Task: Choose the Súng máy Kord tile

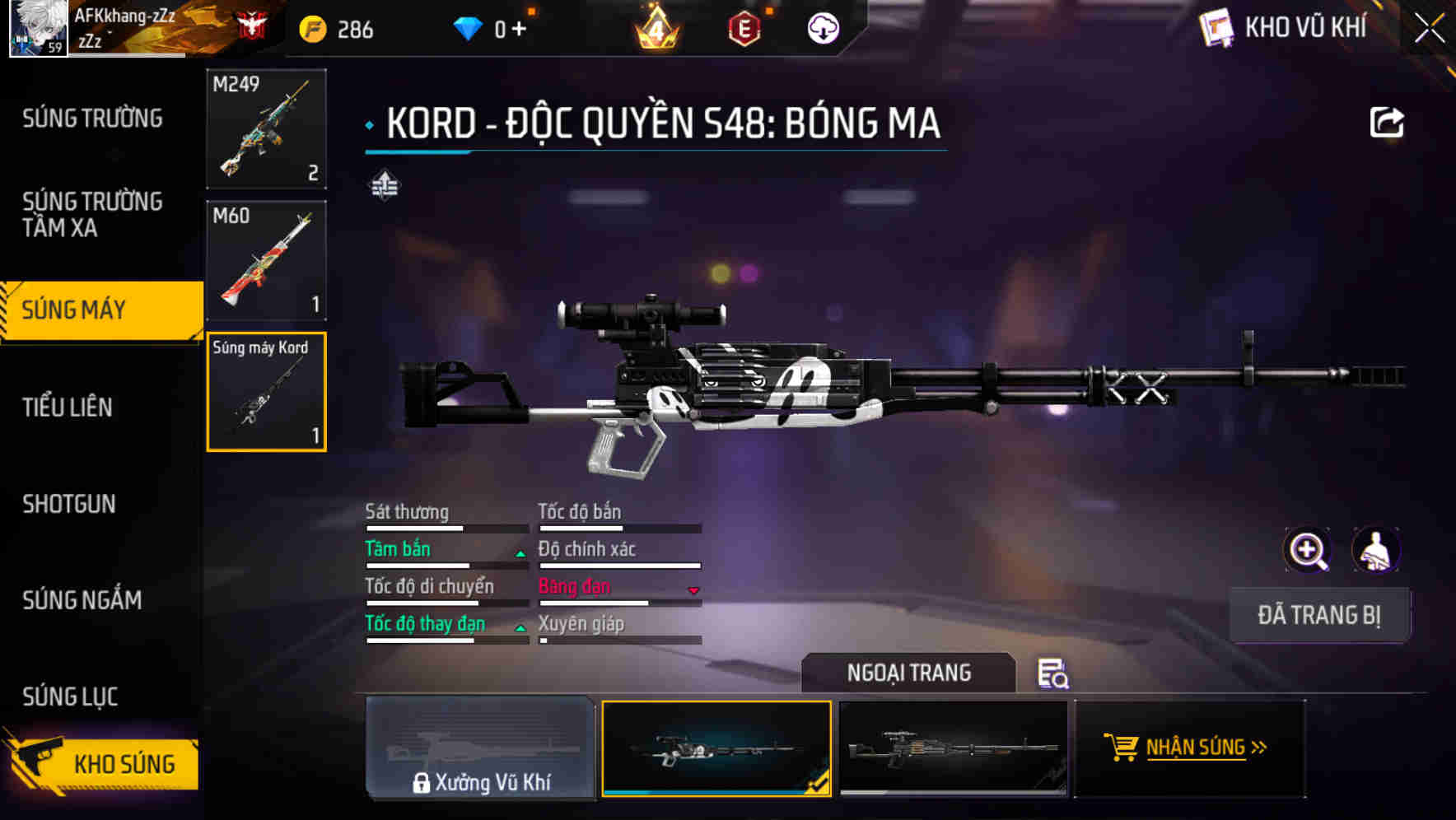Action: click(x=266, y=392)
